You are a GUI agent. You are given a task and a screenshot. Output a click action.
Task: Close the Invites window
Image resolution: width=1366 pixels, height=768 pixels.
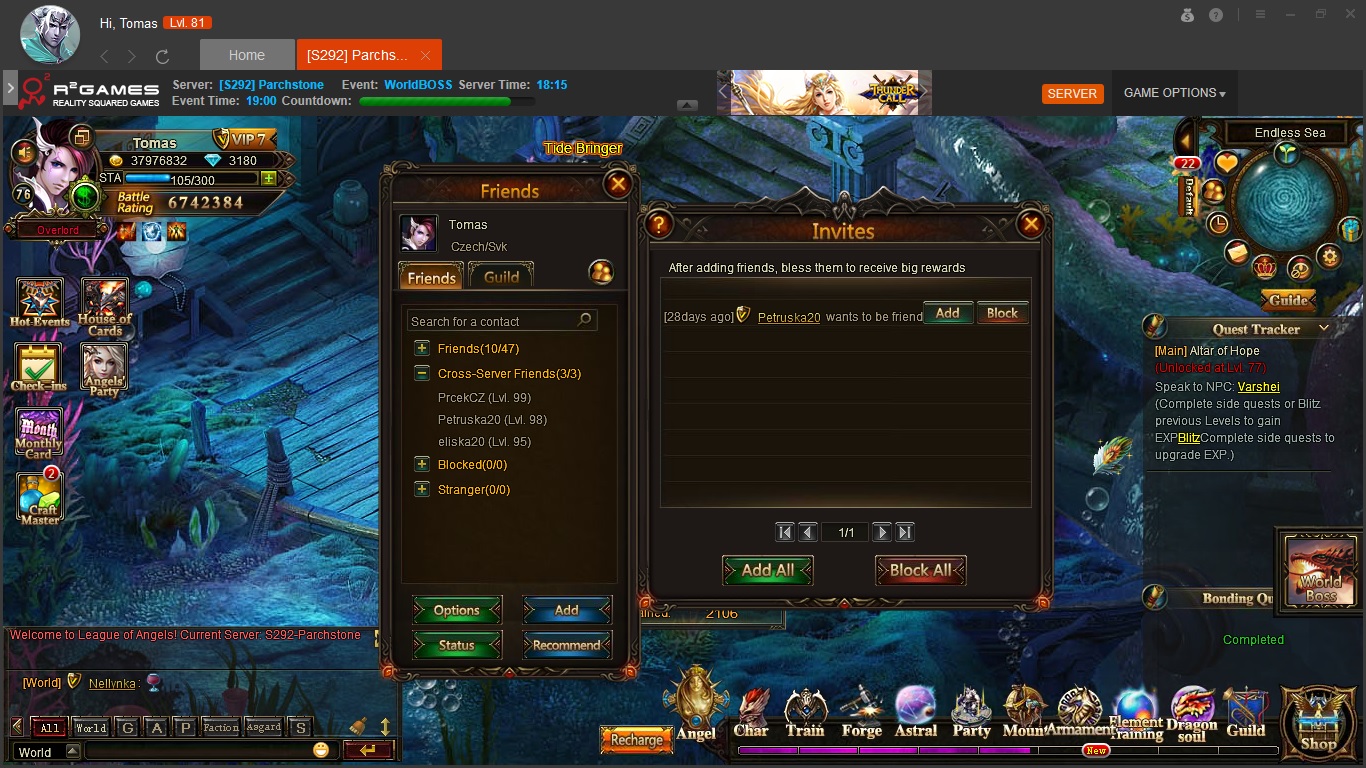click(x=1030, y=224)
